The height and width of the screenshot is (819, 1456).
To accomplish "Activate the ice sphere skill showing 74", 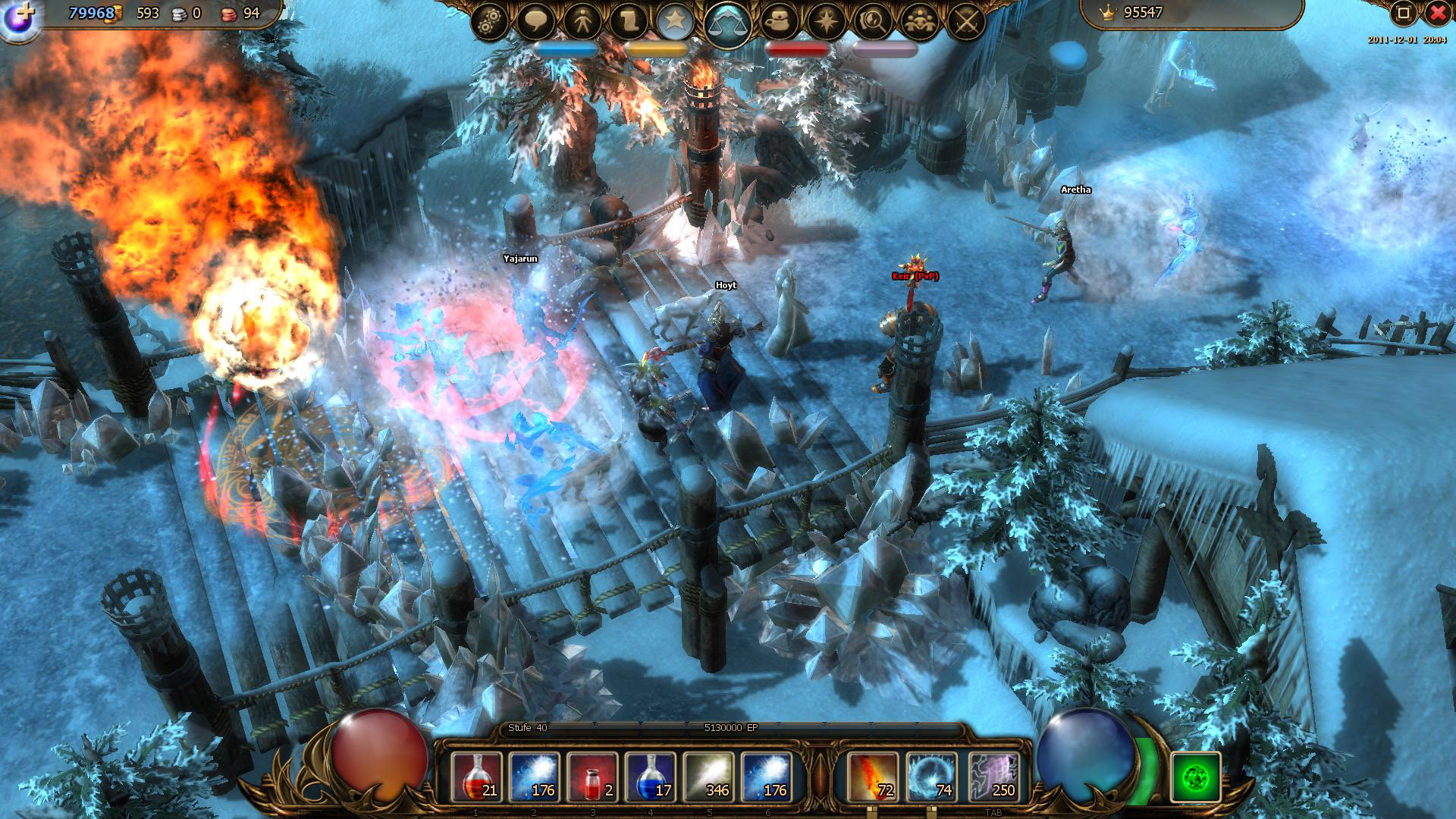I will [x=930, y=777].
